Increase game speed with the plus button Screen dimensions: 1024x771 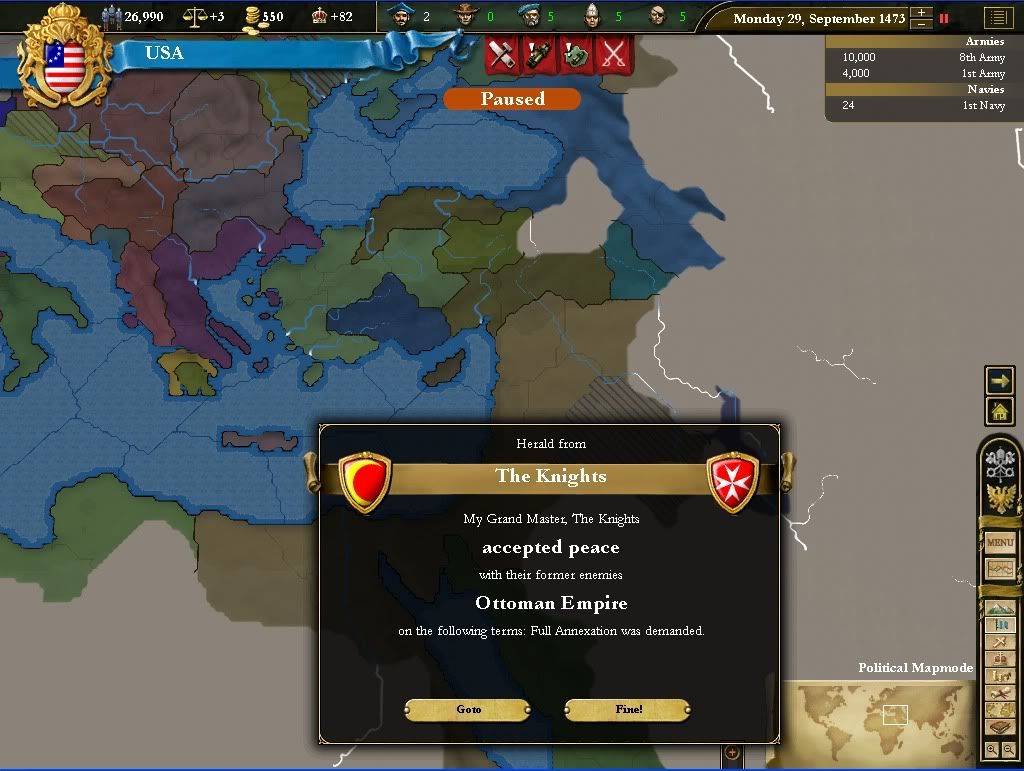(921, 13)
